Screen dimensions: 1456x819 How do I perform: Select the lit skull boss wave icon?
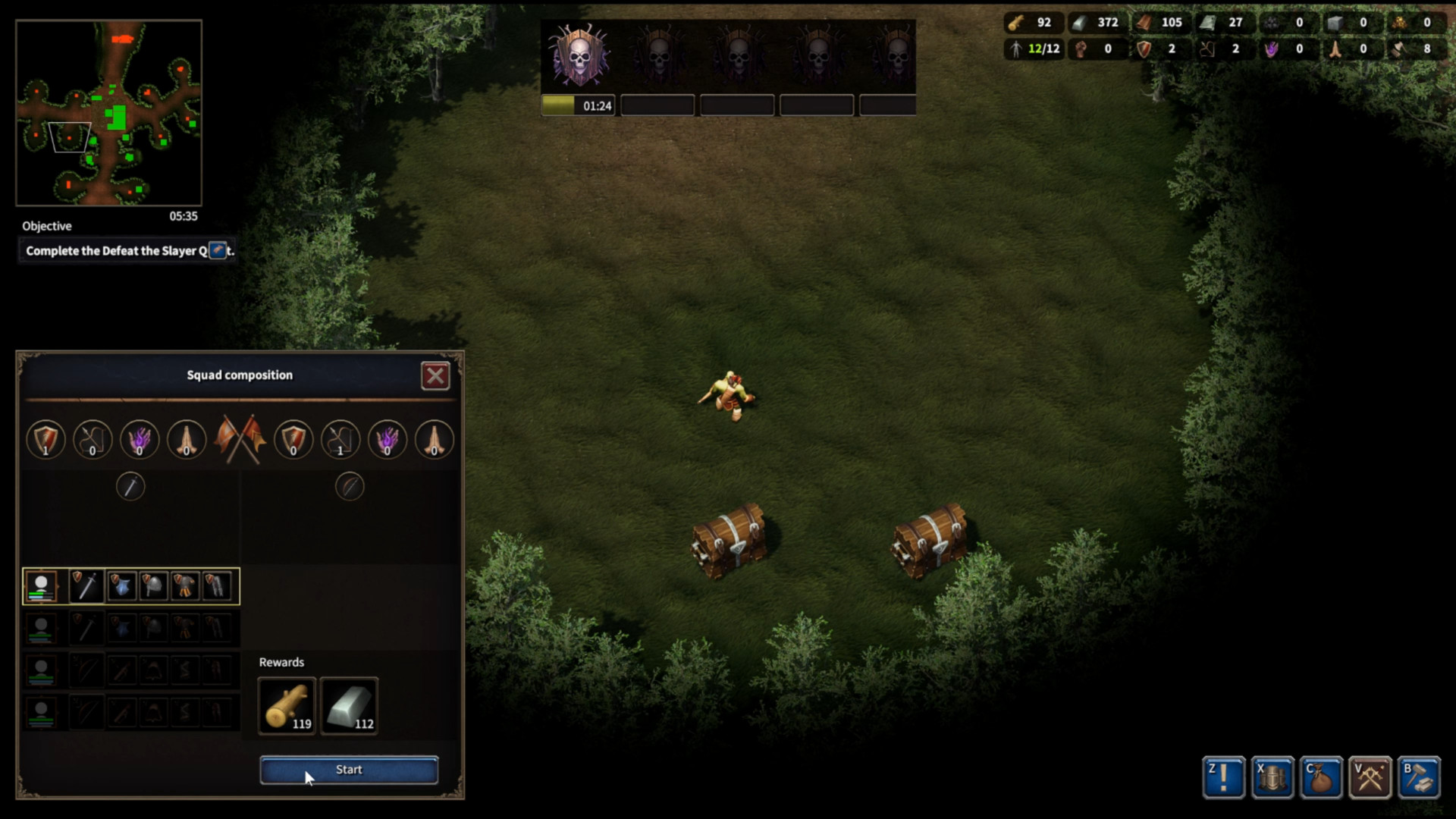pyautogui.click(x=579, y=55)
